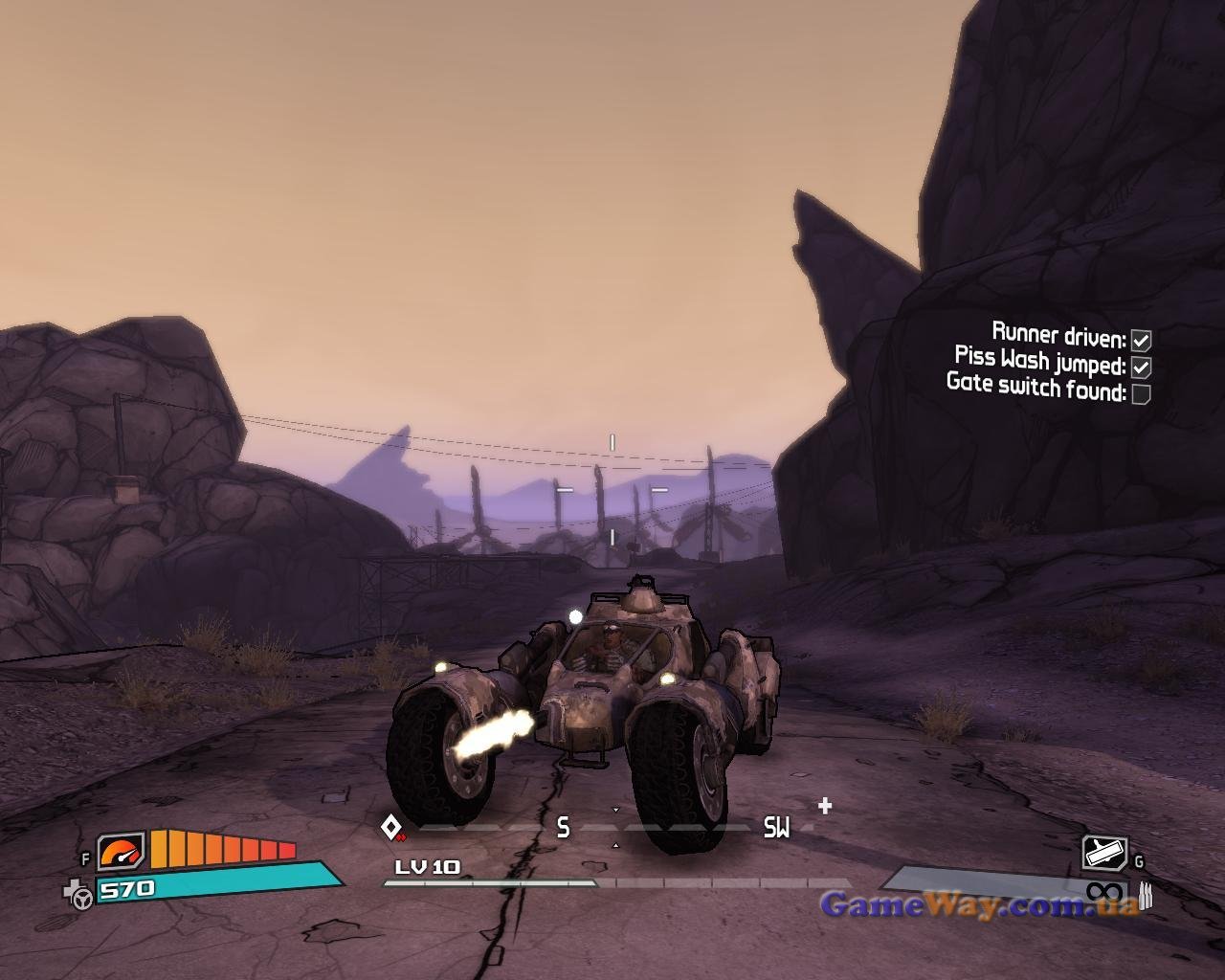The width and height of the screenshot is (1225, 980).
Task: Select the equipped weapon icon
Action: 1104,851
